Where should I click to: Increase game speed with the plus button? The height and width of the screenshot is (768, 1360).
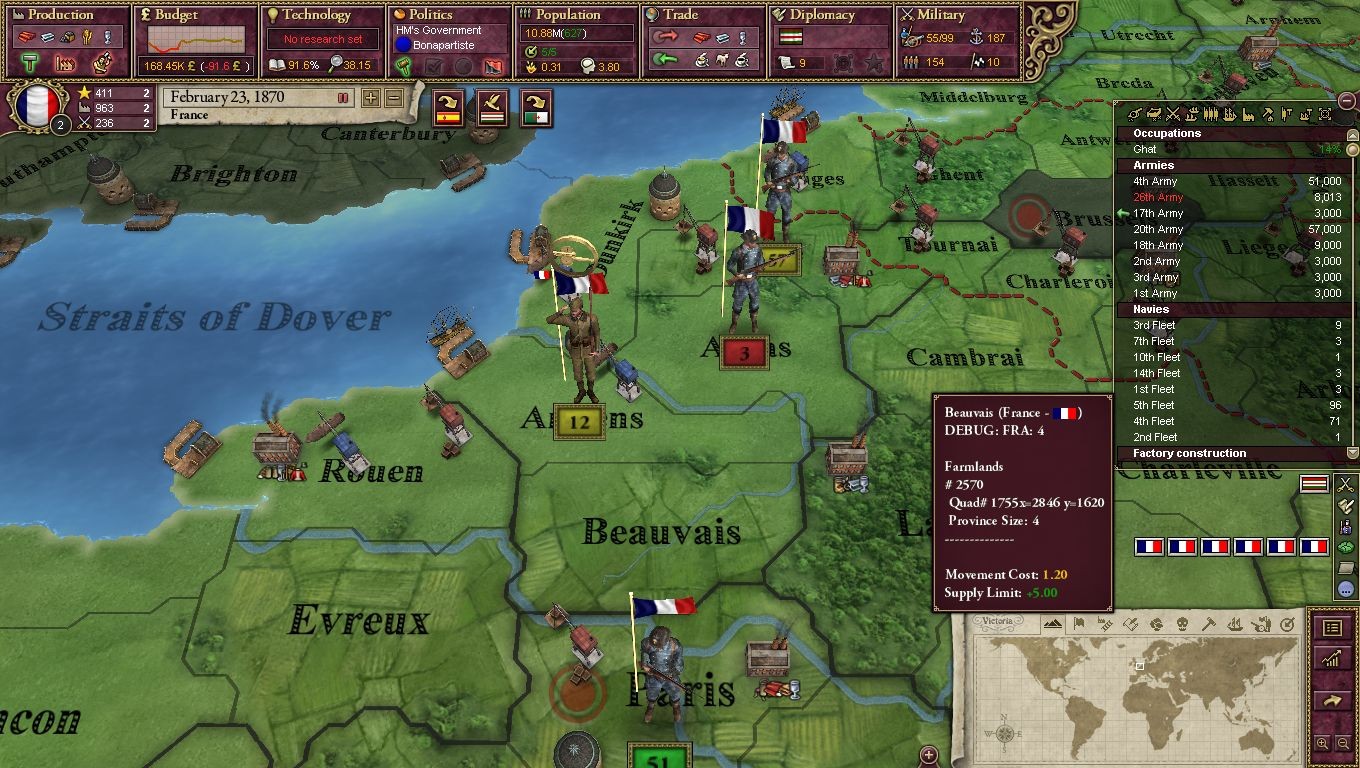(371, 98)
